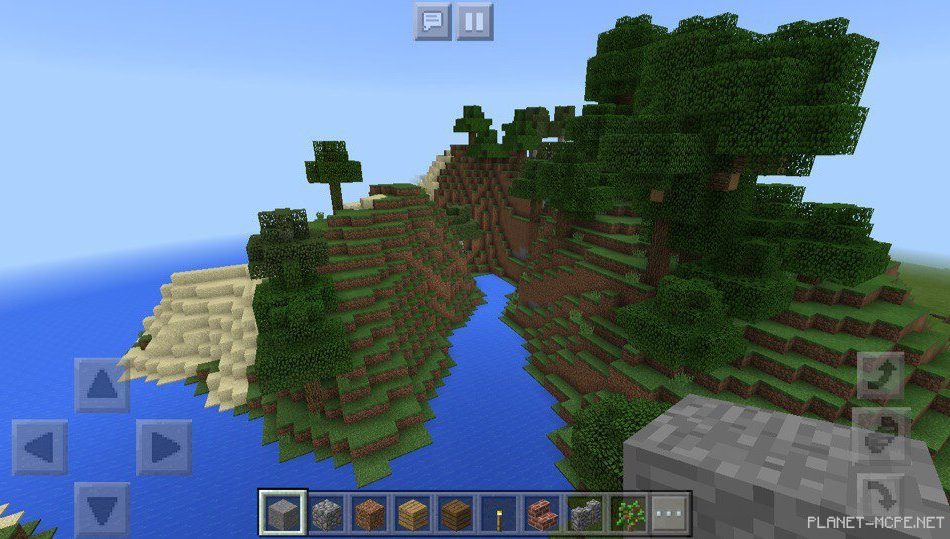Select the darker wood planks slot
Screen dimensions: 950x539
(x=456, y=514)
